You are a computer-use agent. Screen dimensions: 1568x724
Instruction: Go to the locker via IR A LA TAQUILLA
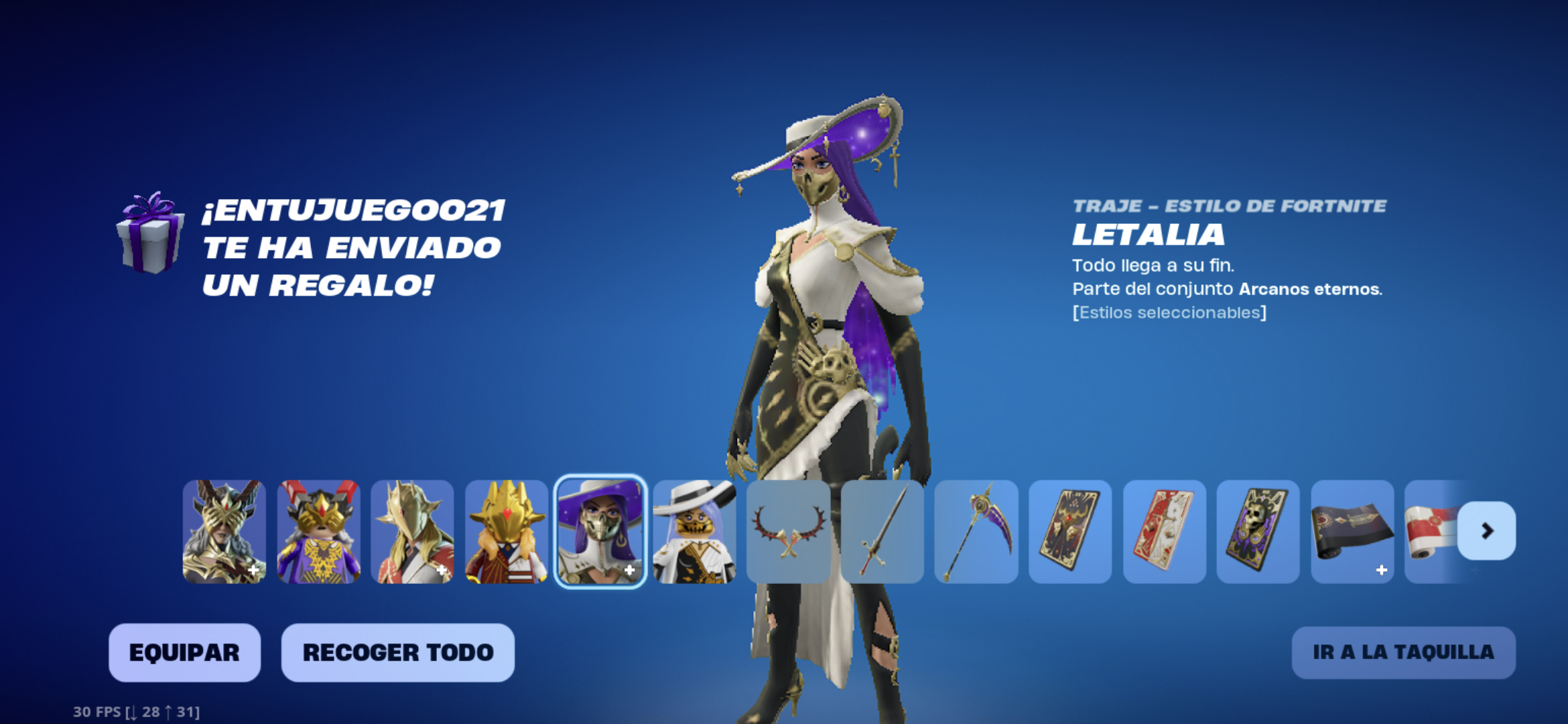click(1403, 652)
